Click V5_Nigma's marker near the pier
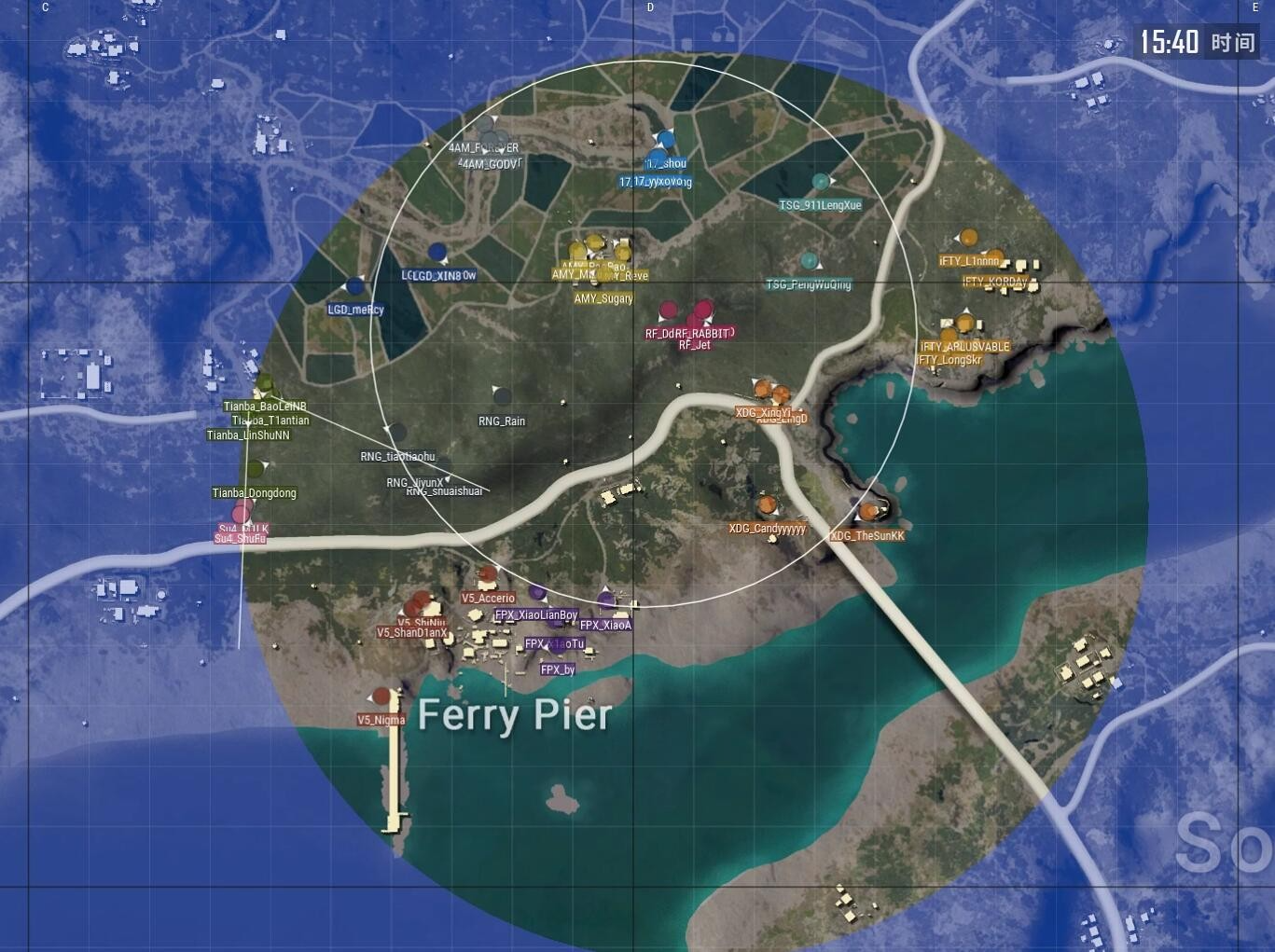 click(381, 695)
